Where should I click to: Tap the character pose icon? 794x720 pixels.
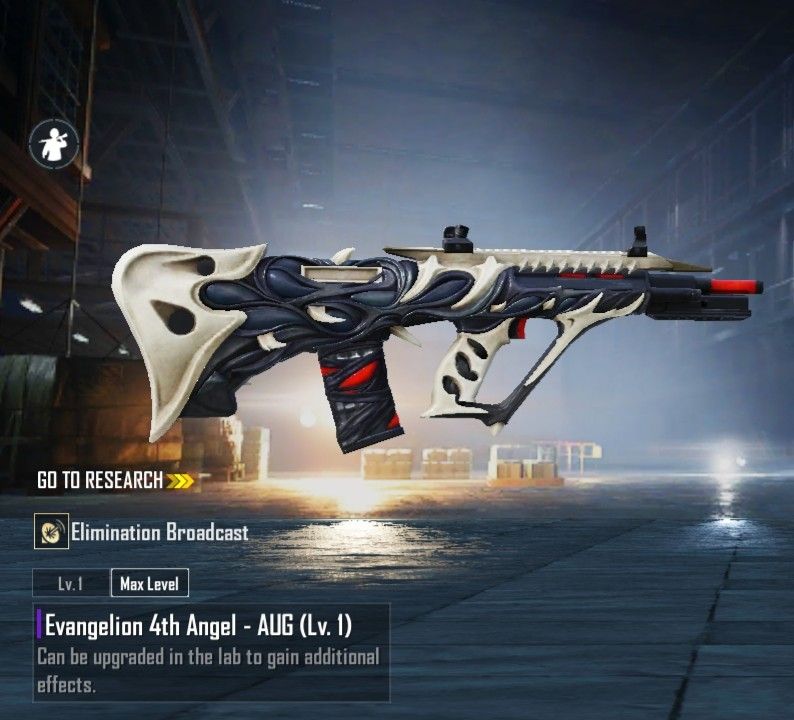(x=56, y=144)
